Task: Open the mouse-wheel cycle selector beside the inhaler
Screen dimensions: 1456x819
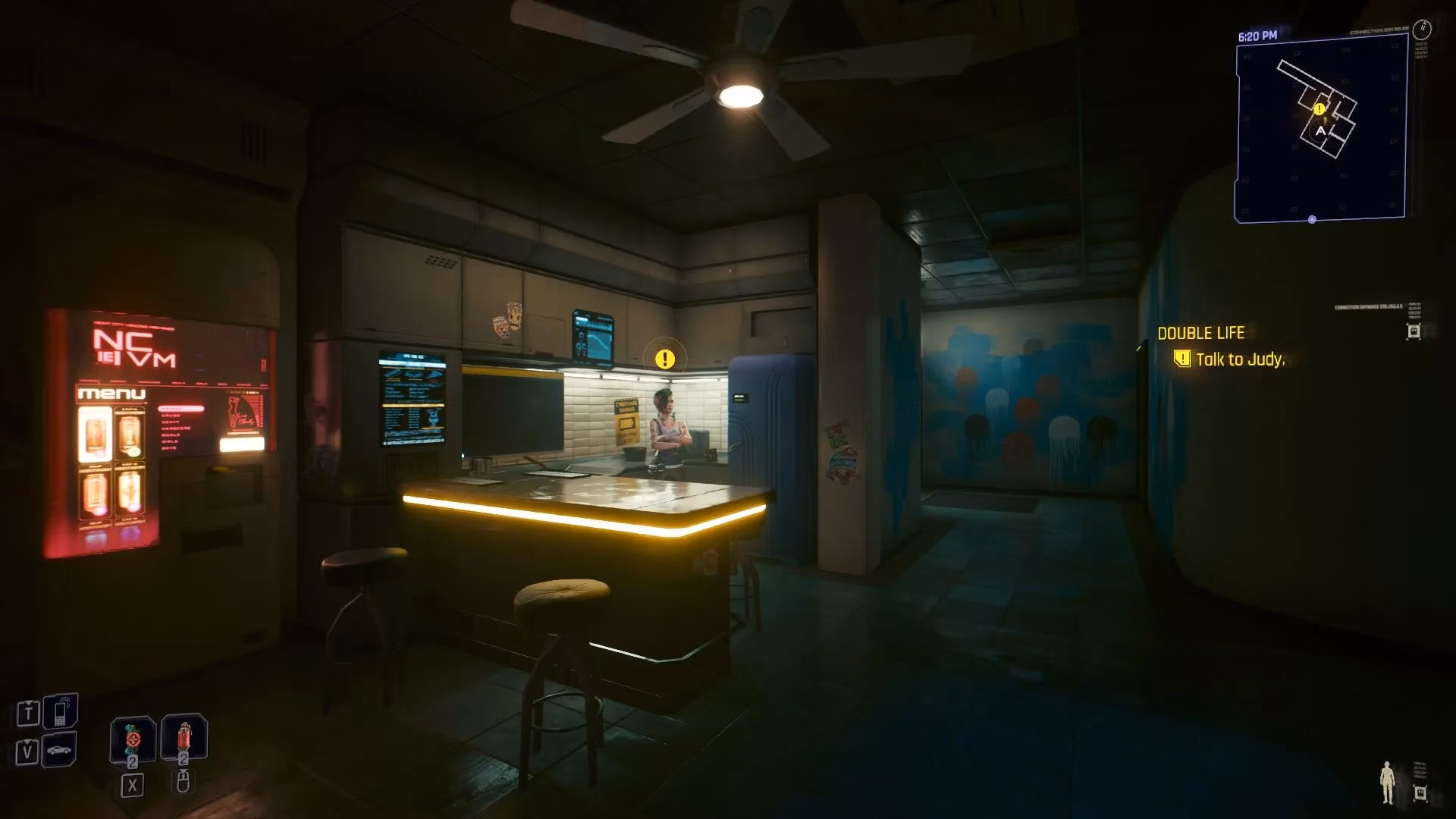Action: [x=184, y=783]
